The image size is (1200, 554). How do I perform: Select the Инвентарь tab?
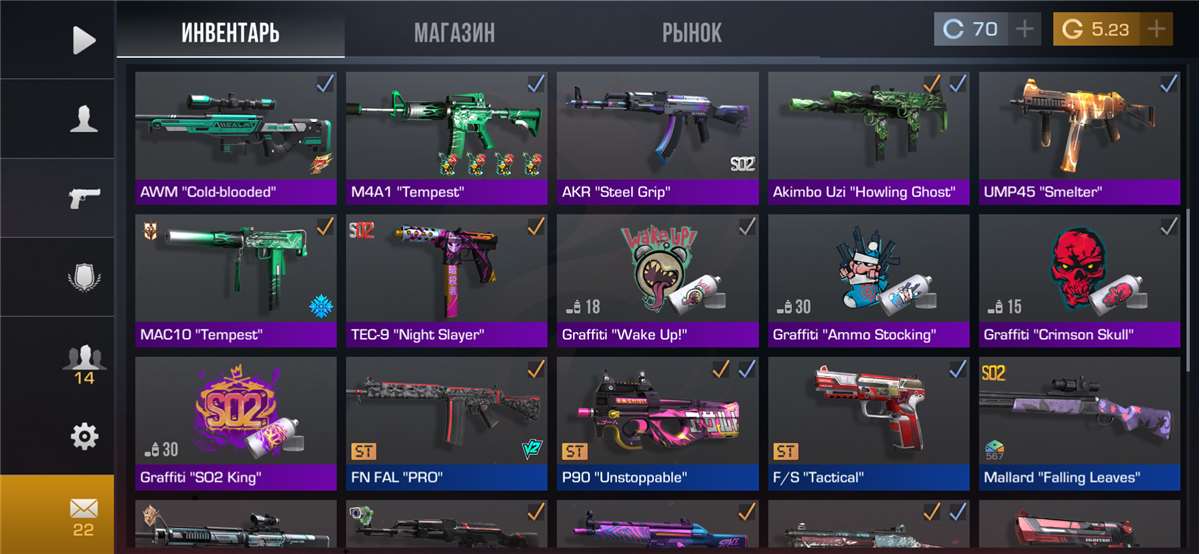click(230, 32)
